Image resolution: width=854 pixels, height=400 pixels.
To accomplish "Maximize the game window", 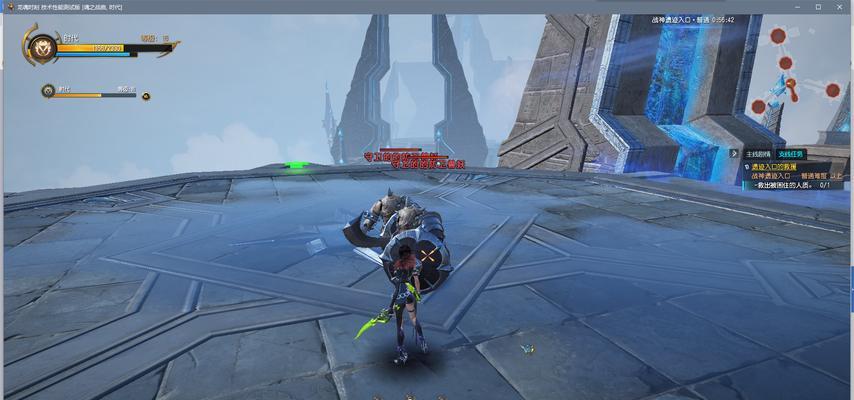I will coord(817,7).
